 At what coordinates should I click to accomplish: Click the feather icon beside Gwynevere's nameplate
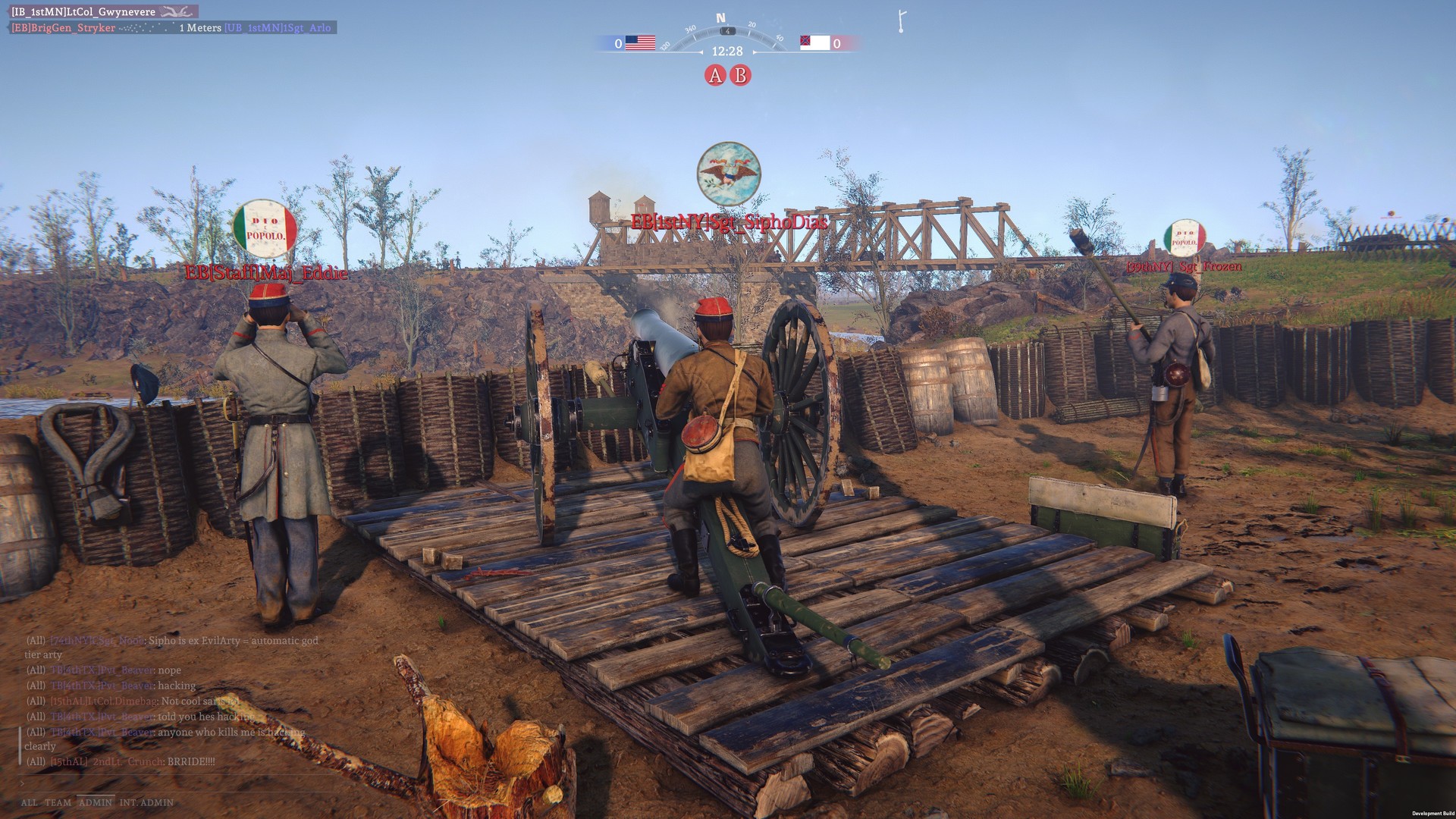click(x=176, y=11)
